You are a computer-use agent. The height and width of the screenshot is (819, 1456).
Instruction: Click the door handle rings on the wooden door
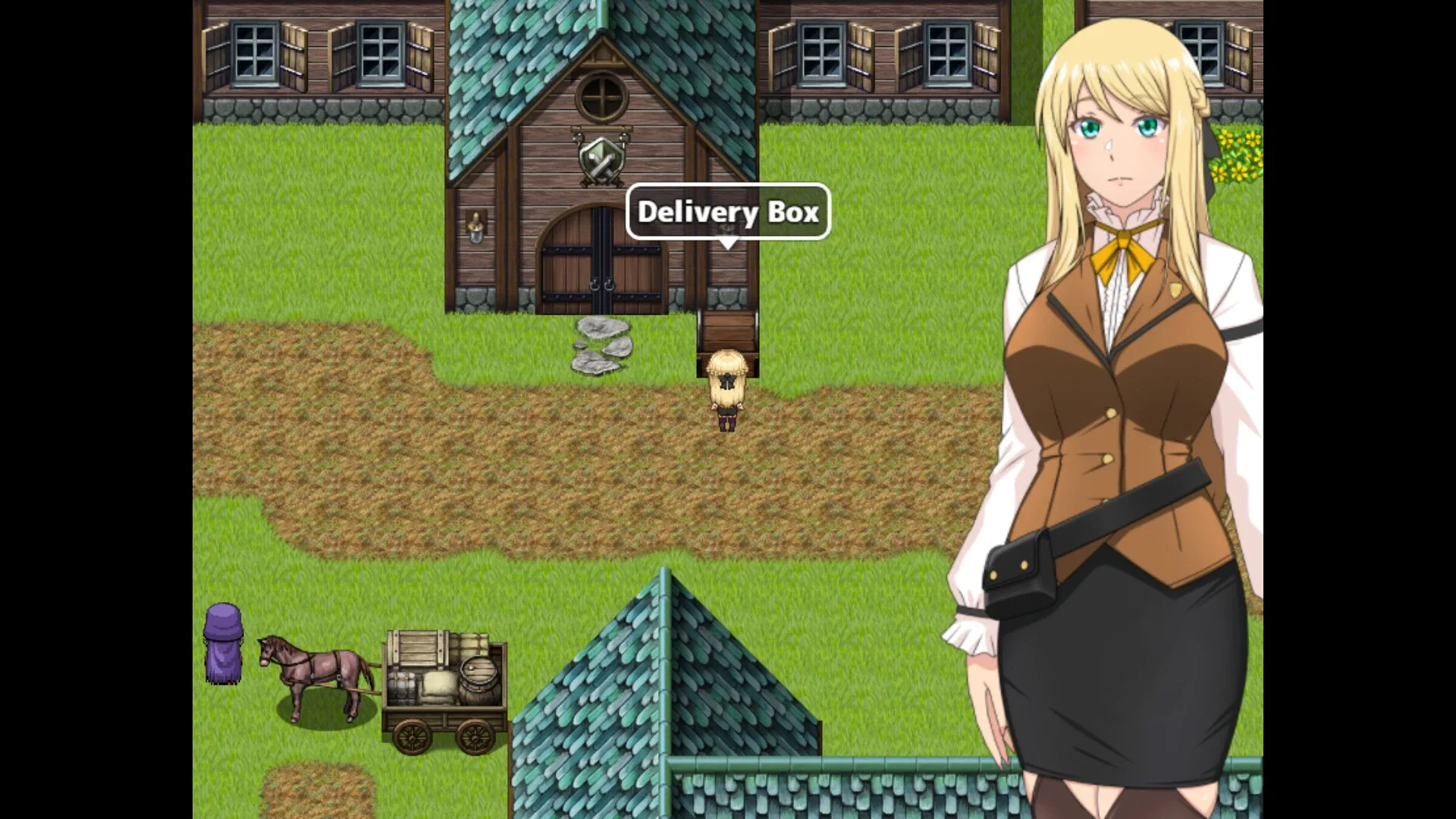pyautogui.click(x=601, y=287)
